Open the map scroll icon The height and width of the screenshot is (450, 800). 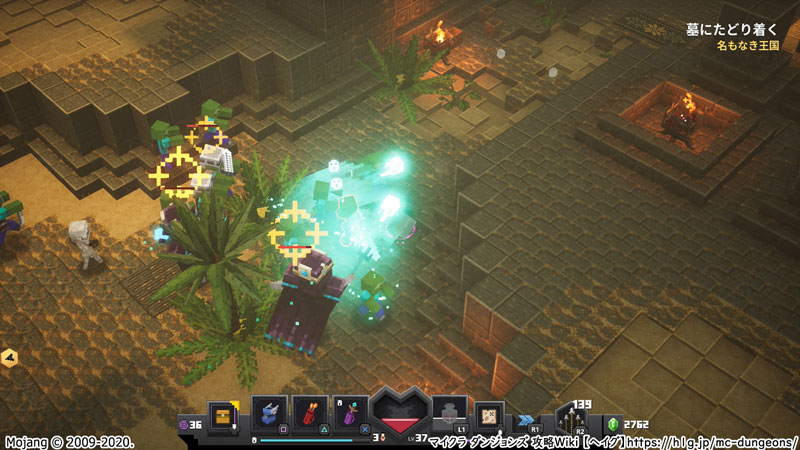(x=490, y=414)
